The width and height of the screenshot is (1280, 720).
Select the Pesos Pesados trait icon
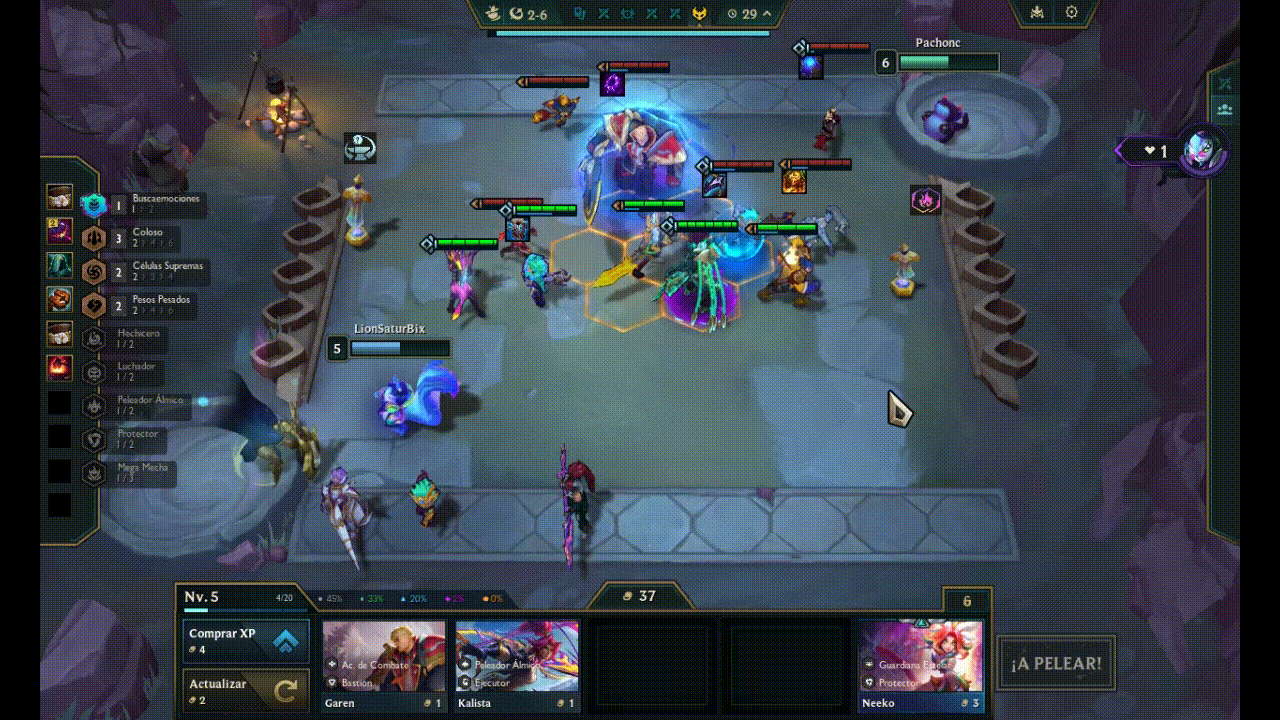[x=92, y=304]
